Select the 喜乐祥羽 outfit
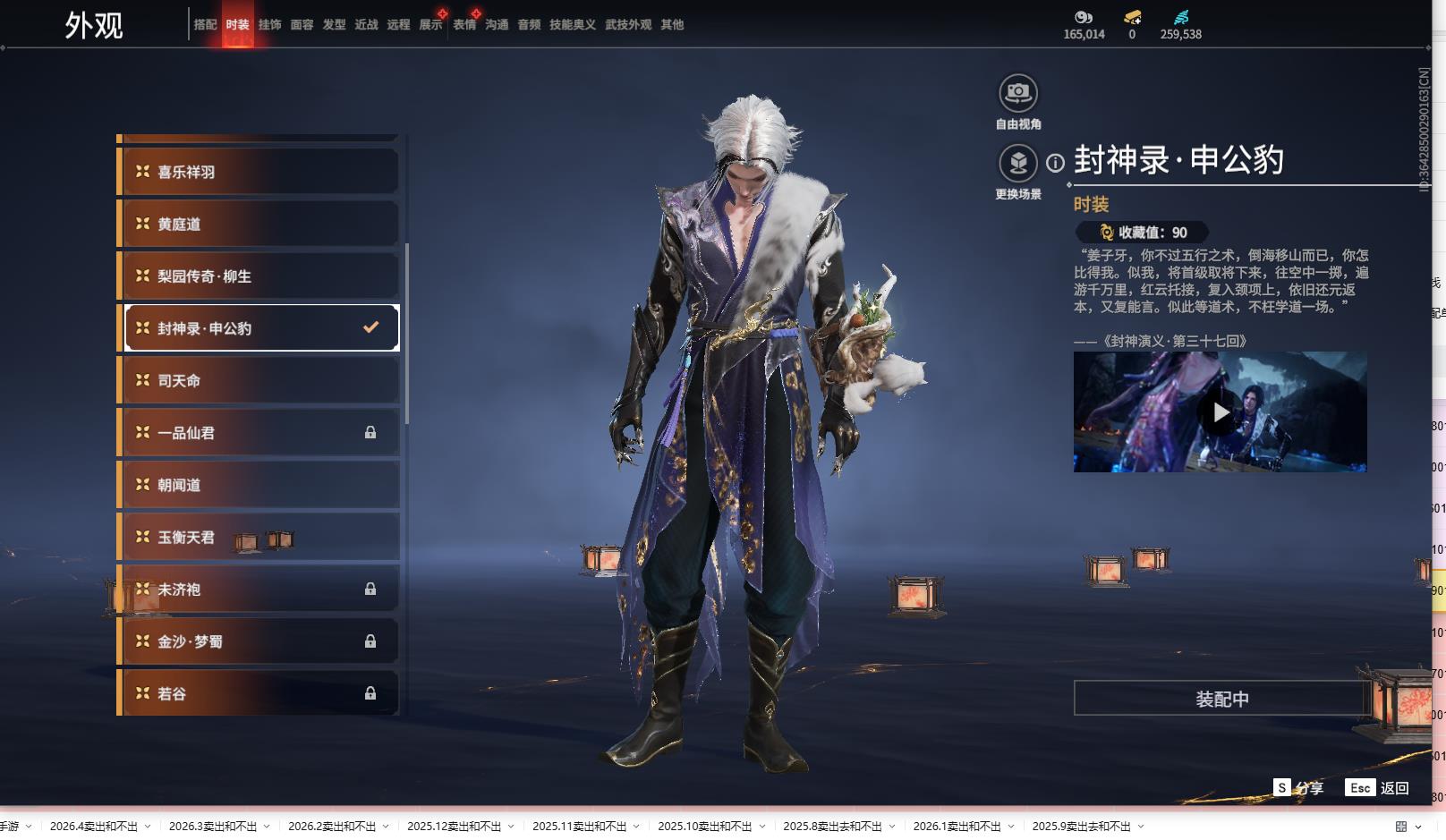Image resolution: width=1446 pixels, height=840 pixels. click(259, 172)
